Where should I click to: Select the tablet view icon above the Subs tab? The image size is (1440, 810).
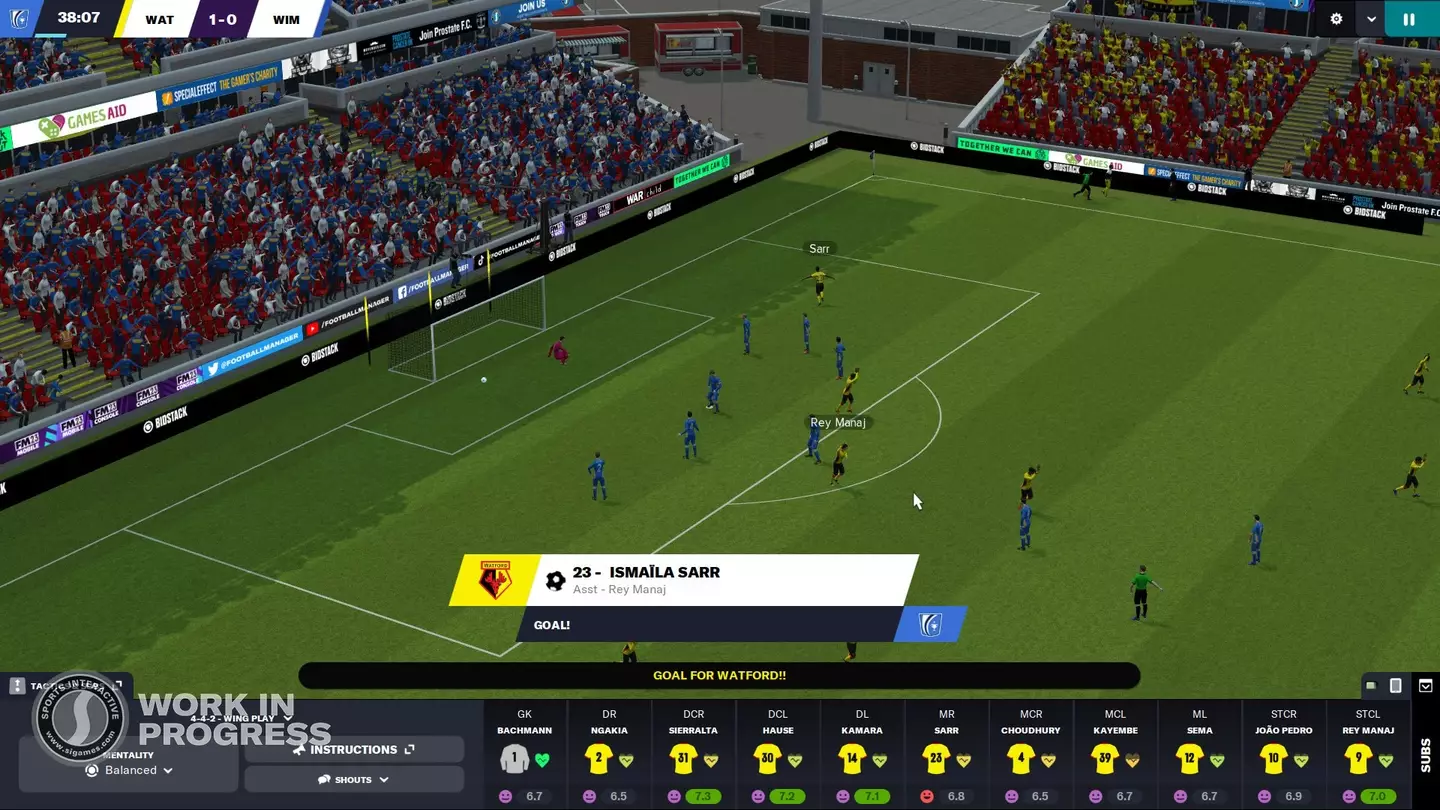click(x=1396, y=686)
